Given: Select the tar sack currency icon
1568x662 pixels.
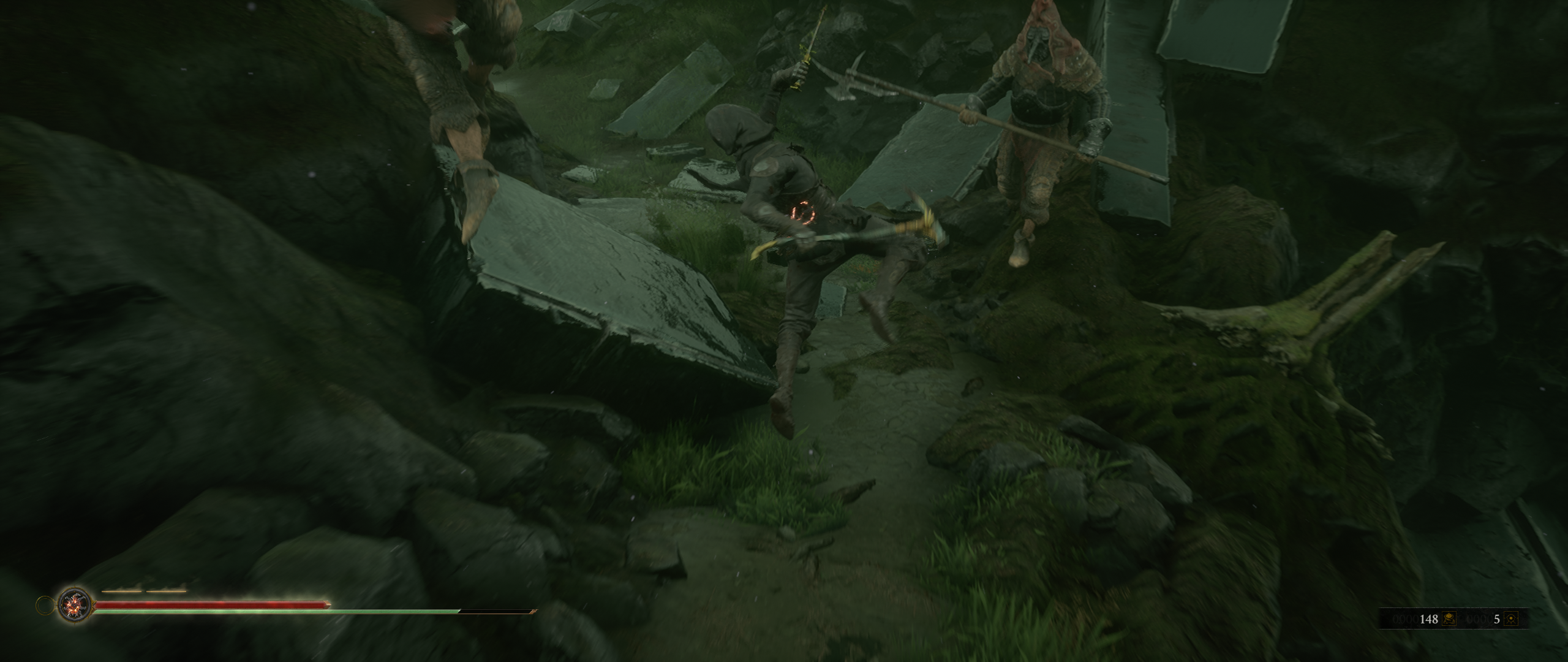Looking at the screenshot, I should pos(1448,619).
